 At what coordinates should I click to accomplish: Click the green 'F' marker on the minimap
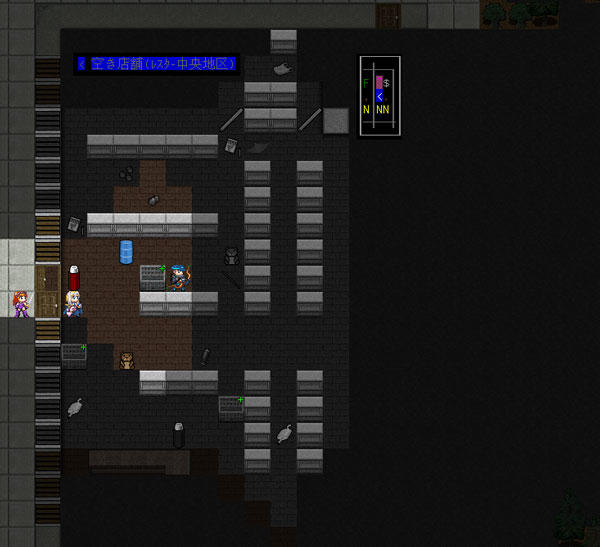coord(367,83)
